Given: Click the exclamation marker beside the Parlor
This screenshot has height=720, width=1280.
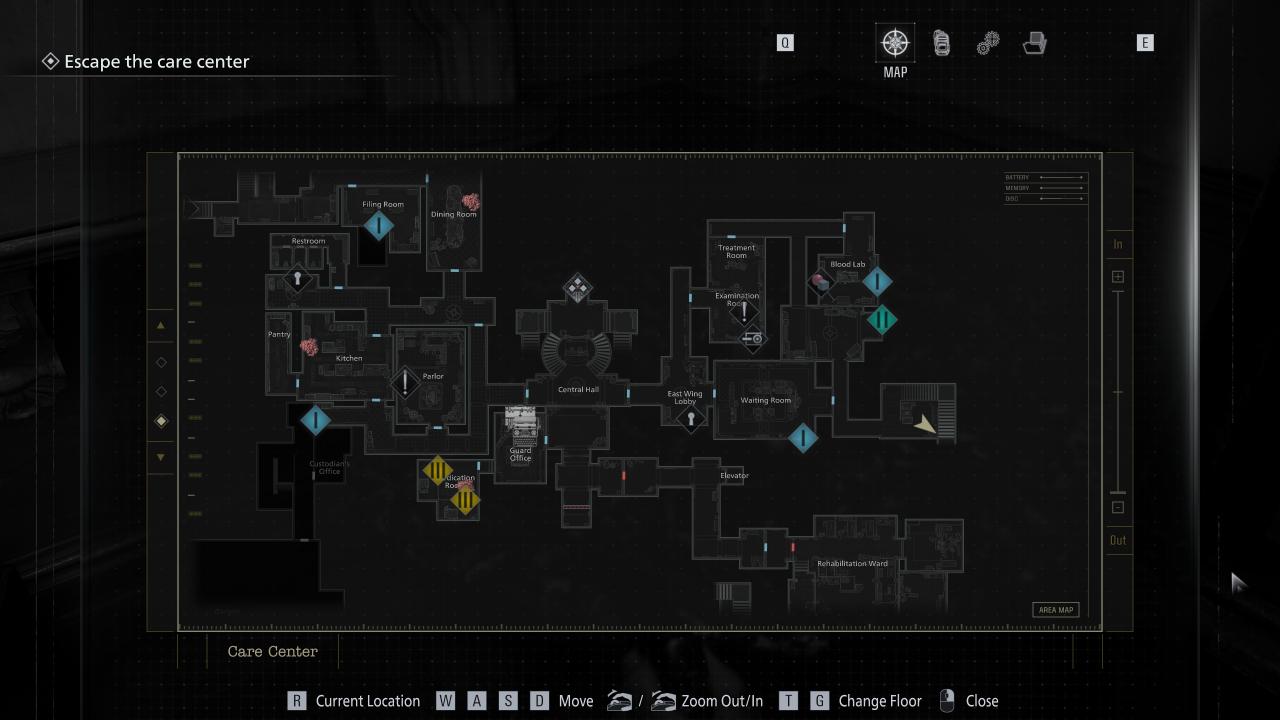Looking at the screenshot, I should (x=405, y=382).
